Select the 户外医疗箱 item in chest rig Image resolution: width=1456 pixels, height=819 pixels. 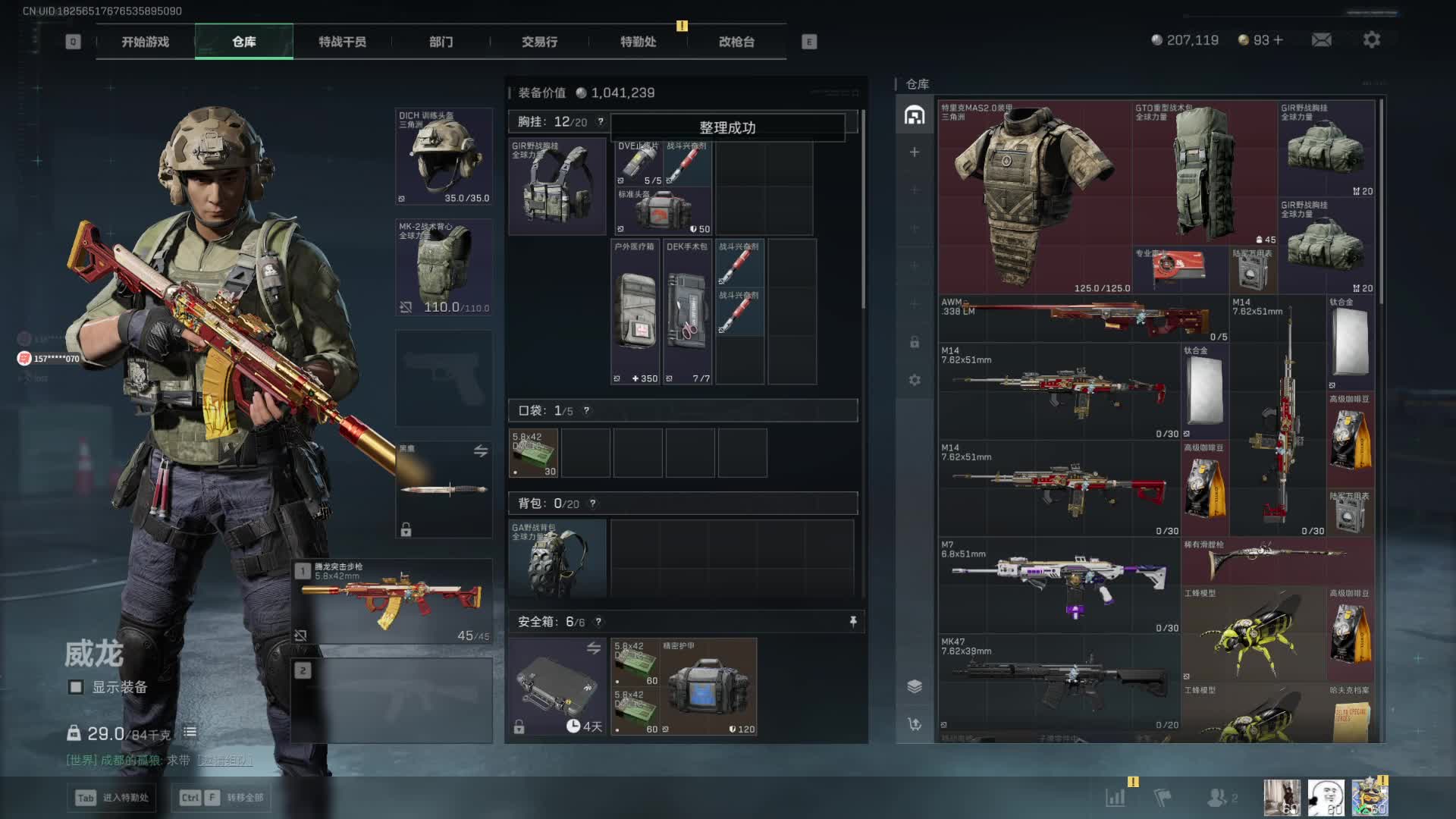[635, 312]
